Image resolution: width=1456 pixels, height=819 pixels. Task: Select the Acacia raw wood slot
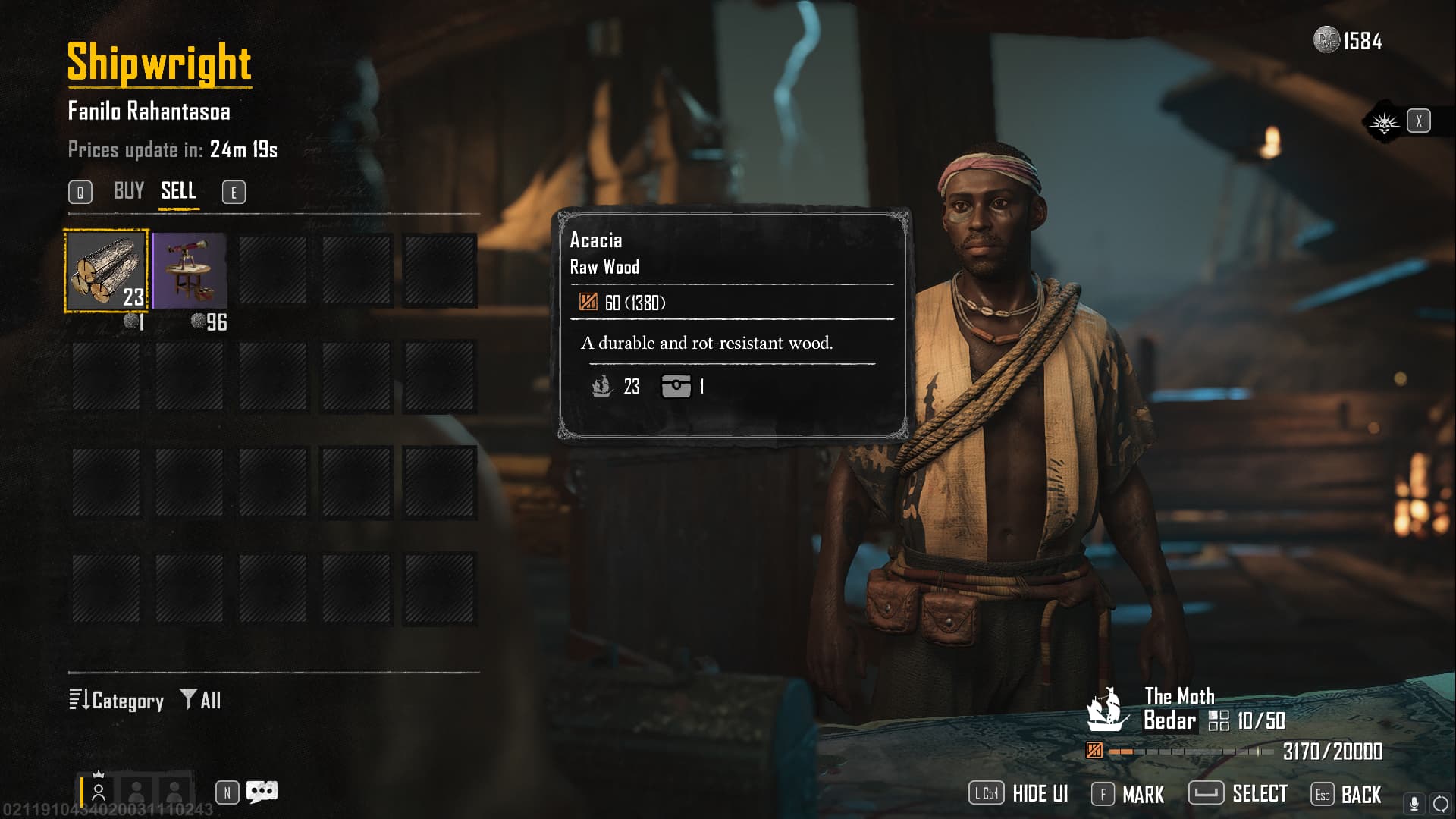(x=106, y=271)
